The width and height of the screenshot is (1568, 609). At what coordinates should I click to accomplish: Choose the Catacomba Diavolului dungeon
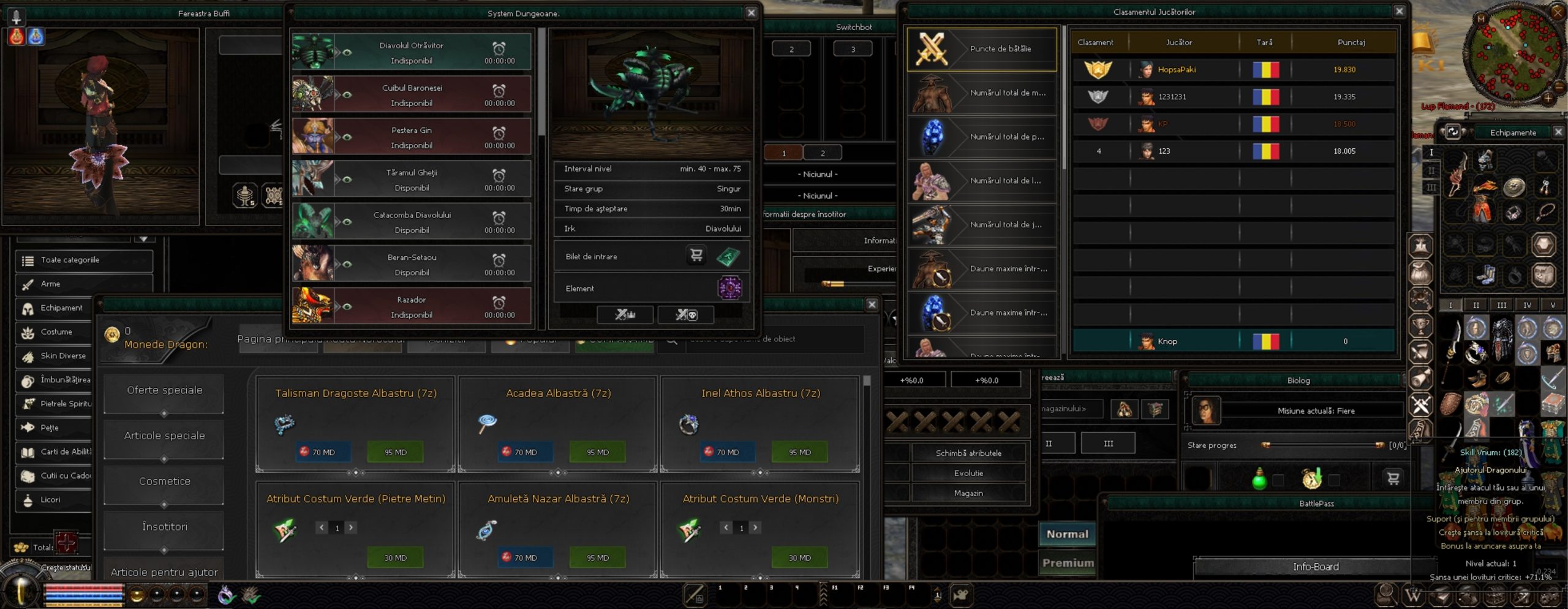coord(411,222)
